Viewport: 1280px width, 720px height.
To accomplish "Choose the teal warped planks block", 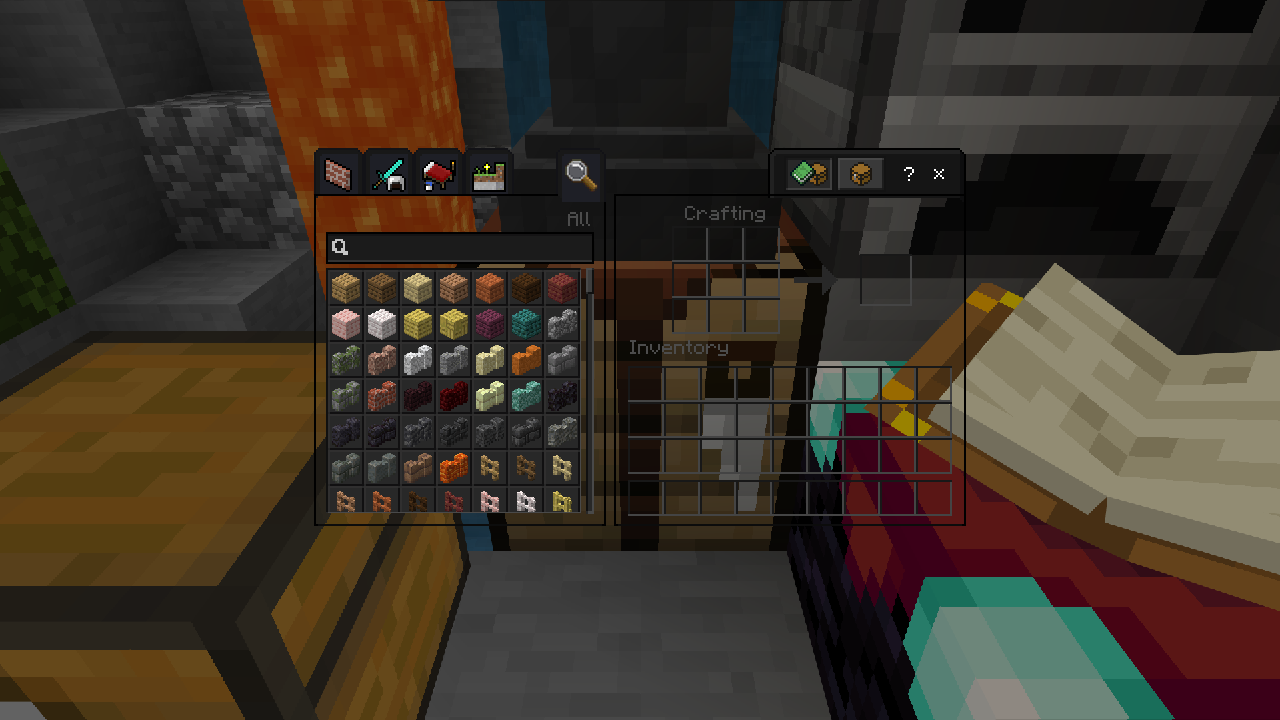I will pyautogui.click(x=526, y=324).
